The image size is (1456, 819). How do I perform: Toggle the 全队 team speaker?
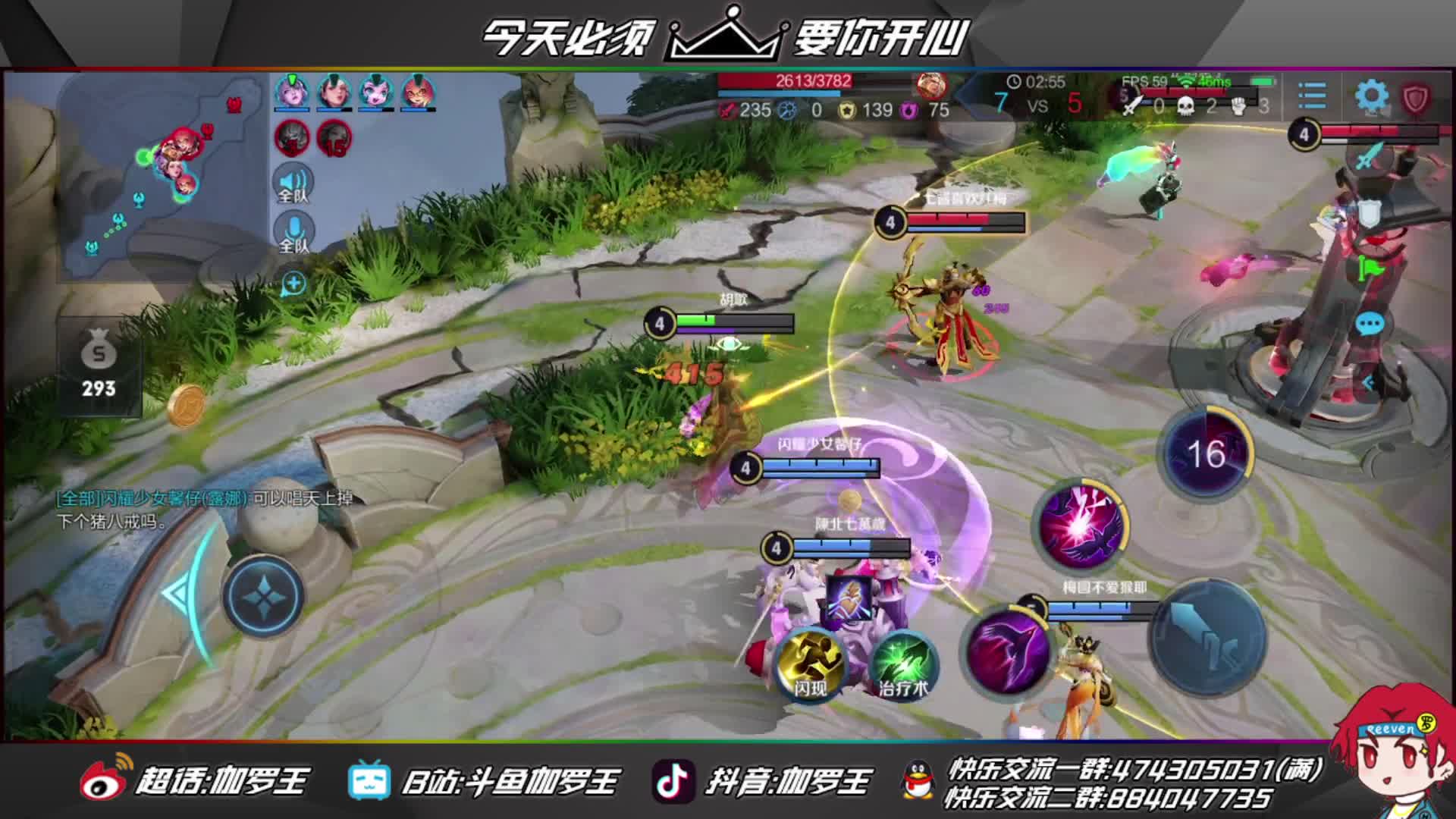pos(293,184)
